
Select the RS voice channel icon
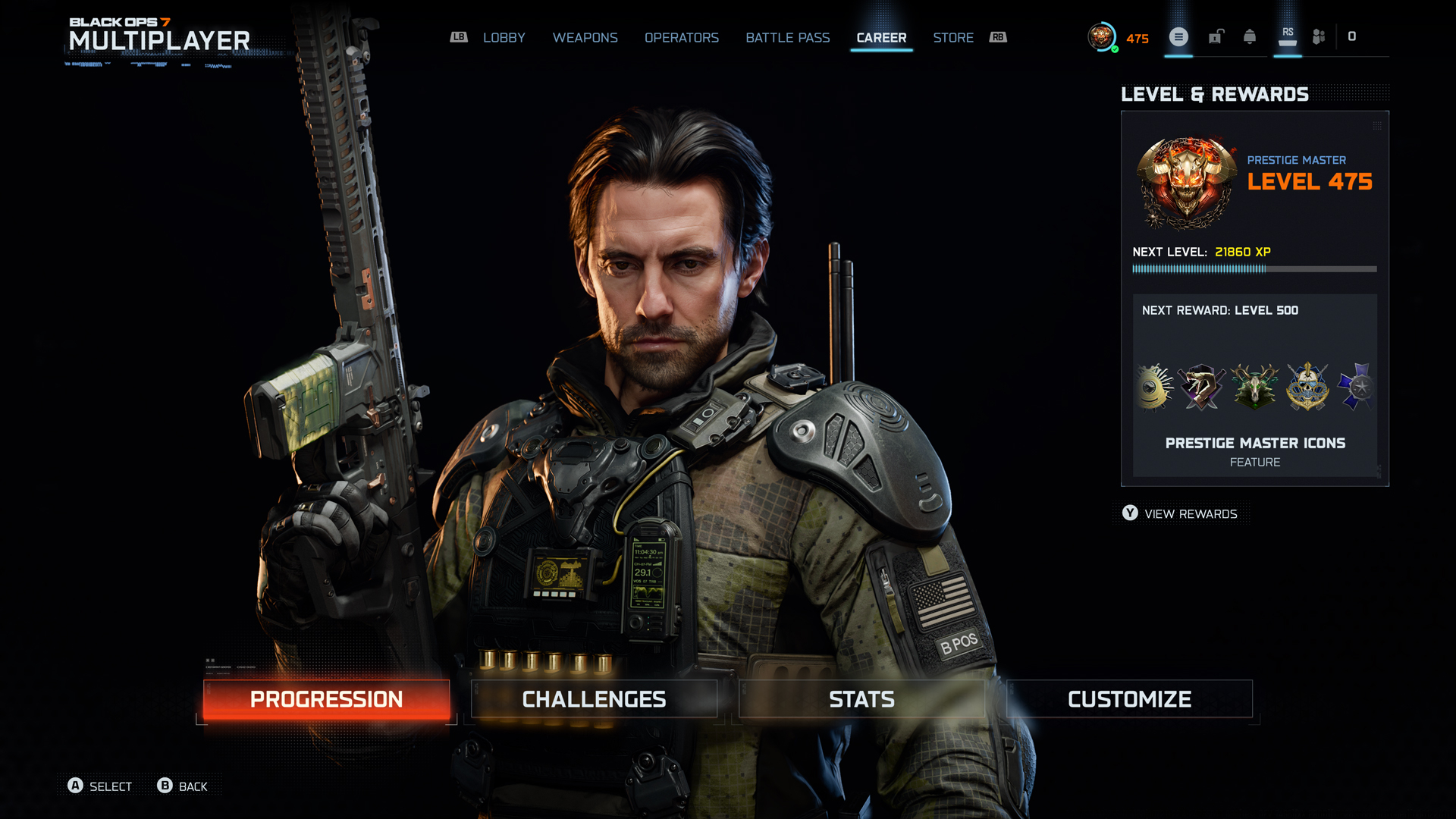pos(1287,36)
